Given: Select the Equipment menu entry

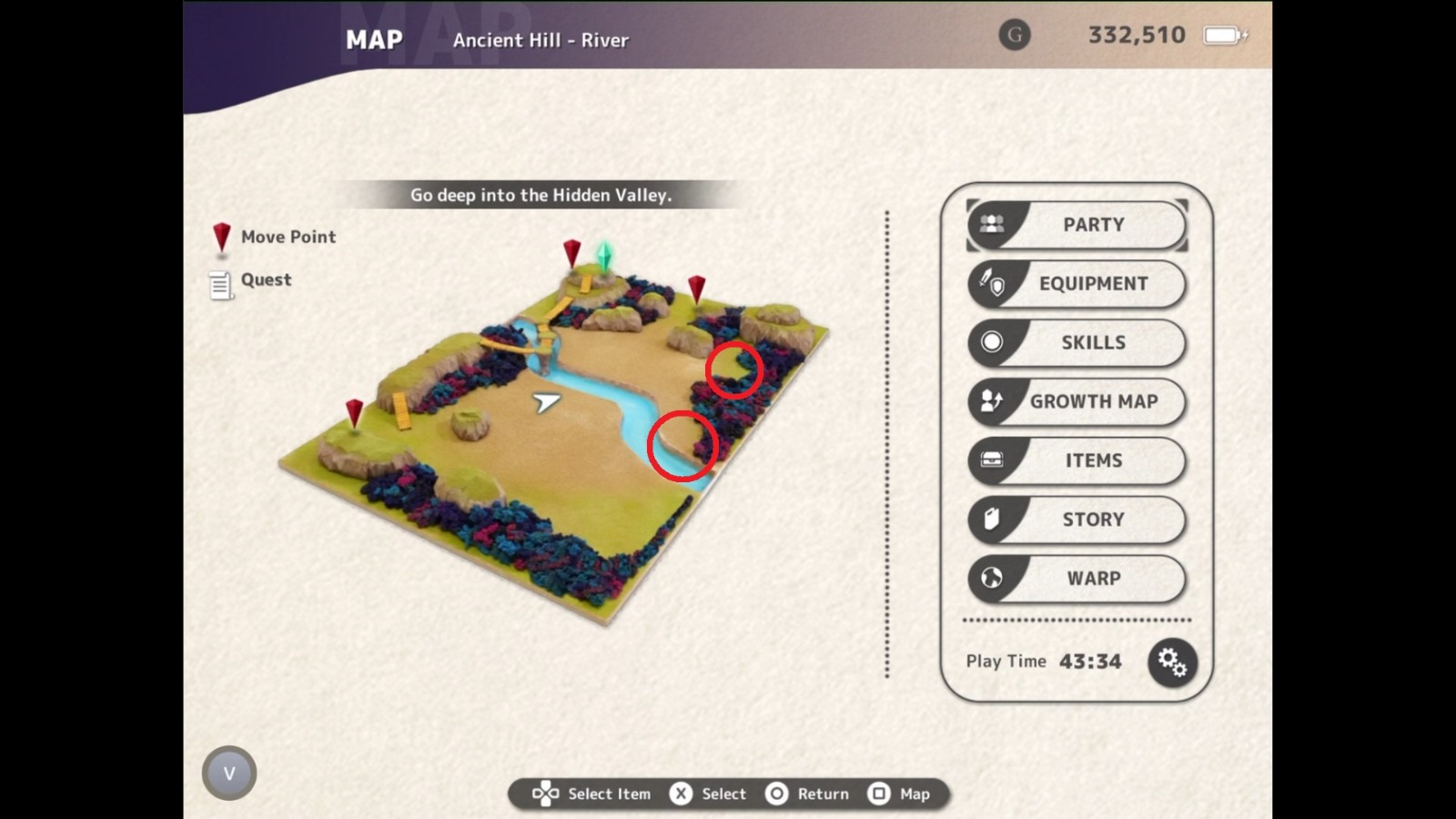Looking at the screenshot, I should coord(1077,284).
